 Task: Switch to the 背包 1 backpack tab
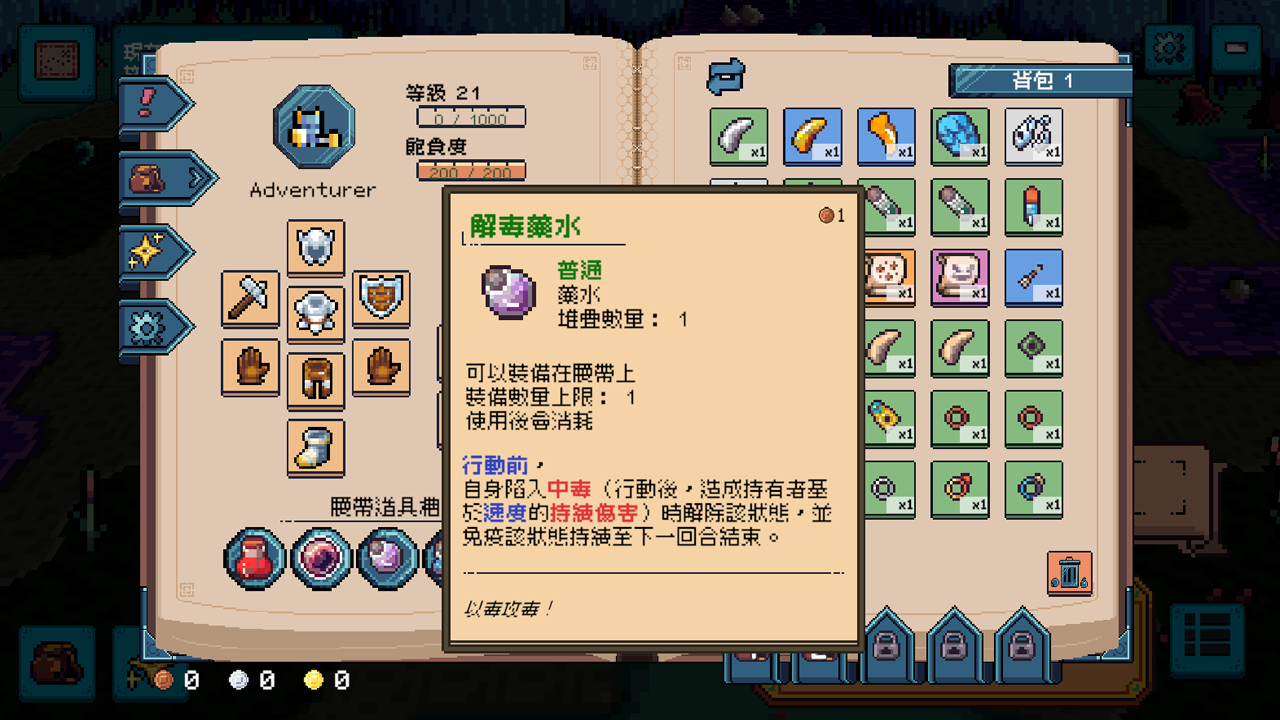point(1043,82)
